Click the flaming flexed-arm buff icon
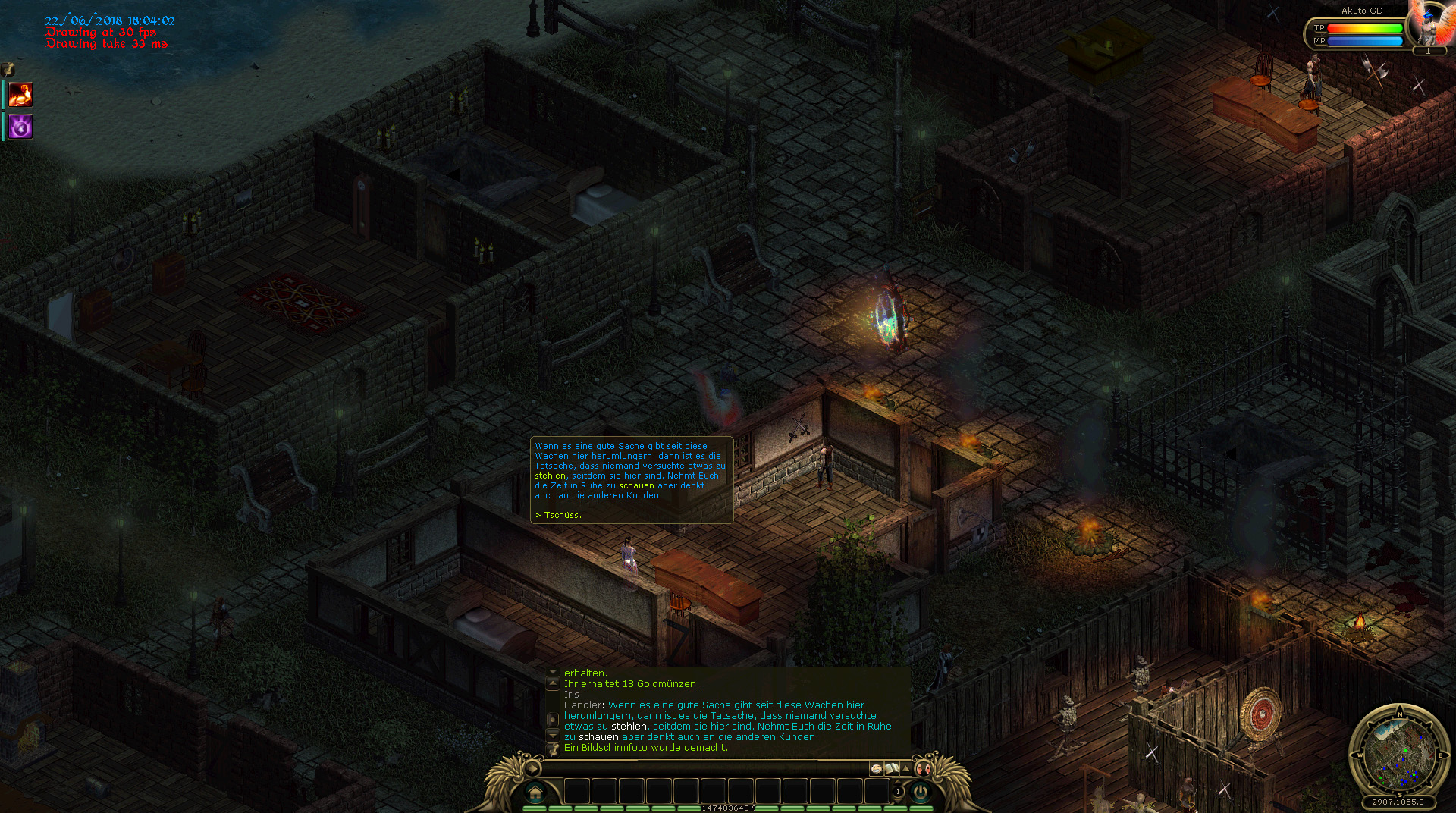Screen dimensions: 1456x813 click(20, 95)
